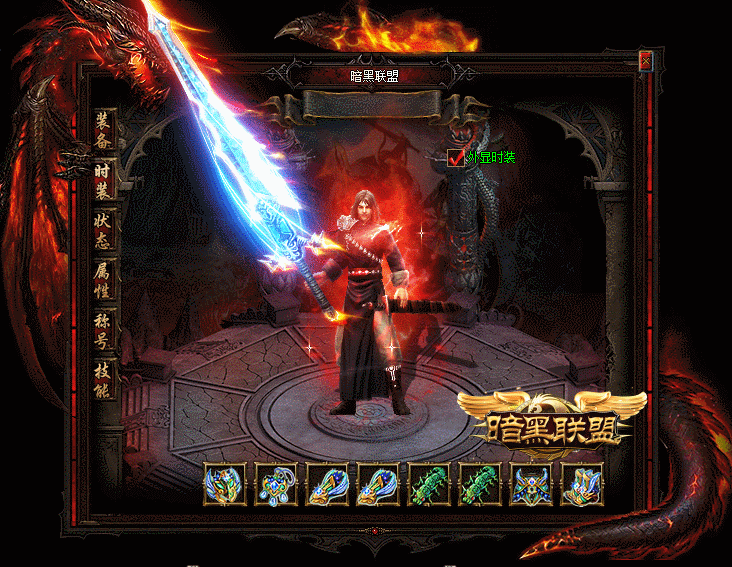Click the blue and gold belt slot
The width and height of the screenshot is (732, 567).
(x=530, y=485)
